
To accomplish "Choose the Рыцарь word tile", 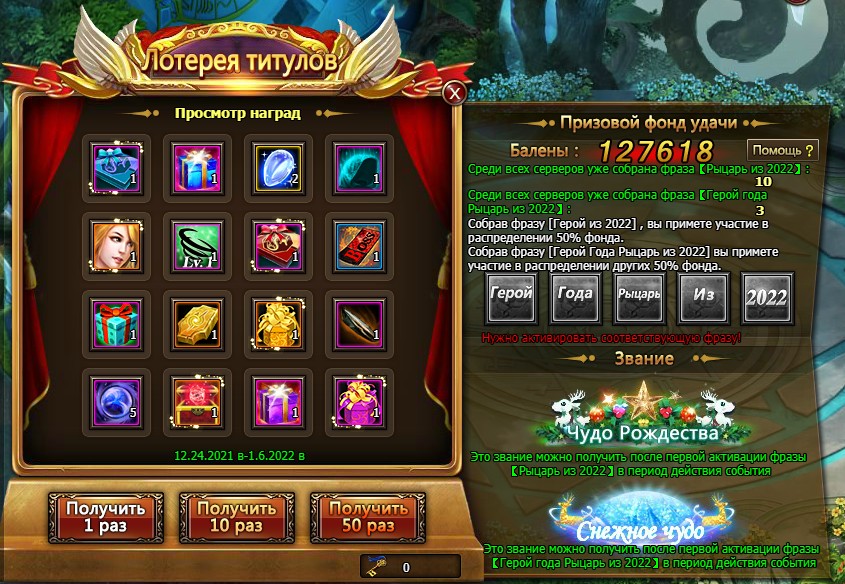I will click(x=639, y=297).
